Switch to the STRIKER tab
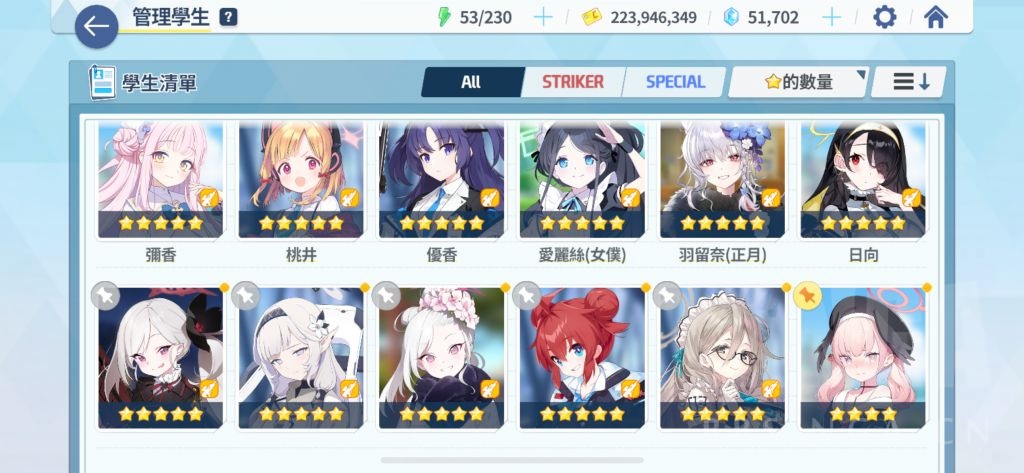Image resolution: width=1024 pixels, height=473 pixels. pyautogui.click(x=572, y=82)
